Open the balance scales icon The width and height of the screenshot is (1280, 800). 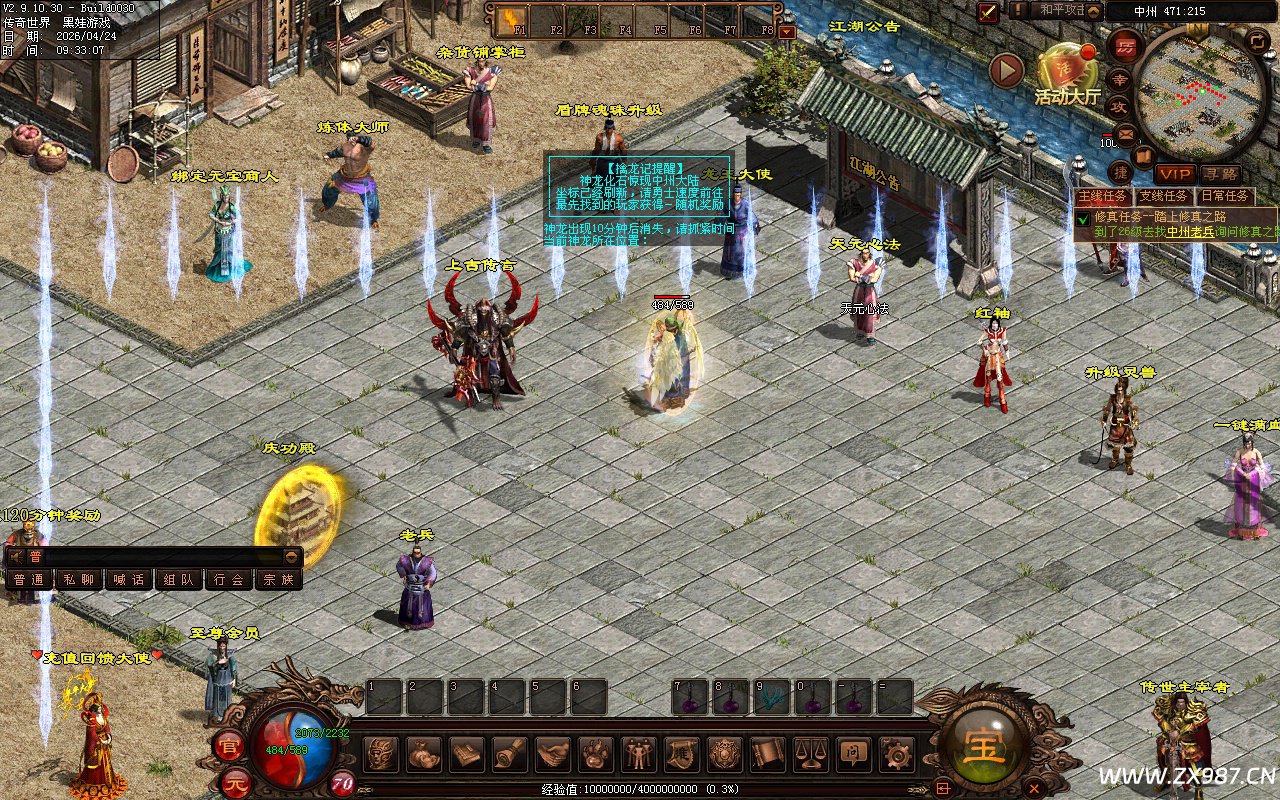(810, 754)
